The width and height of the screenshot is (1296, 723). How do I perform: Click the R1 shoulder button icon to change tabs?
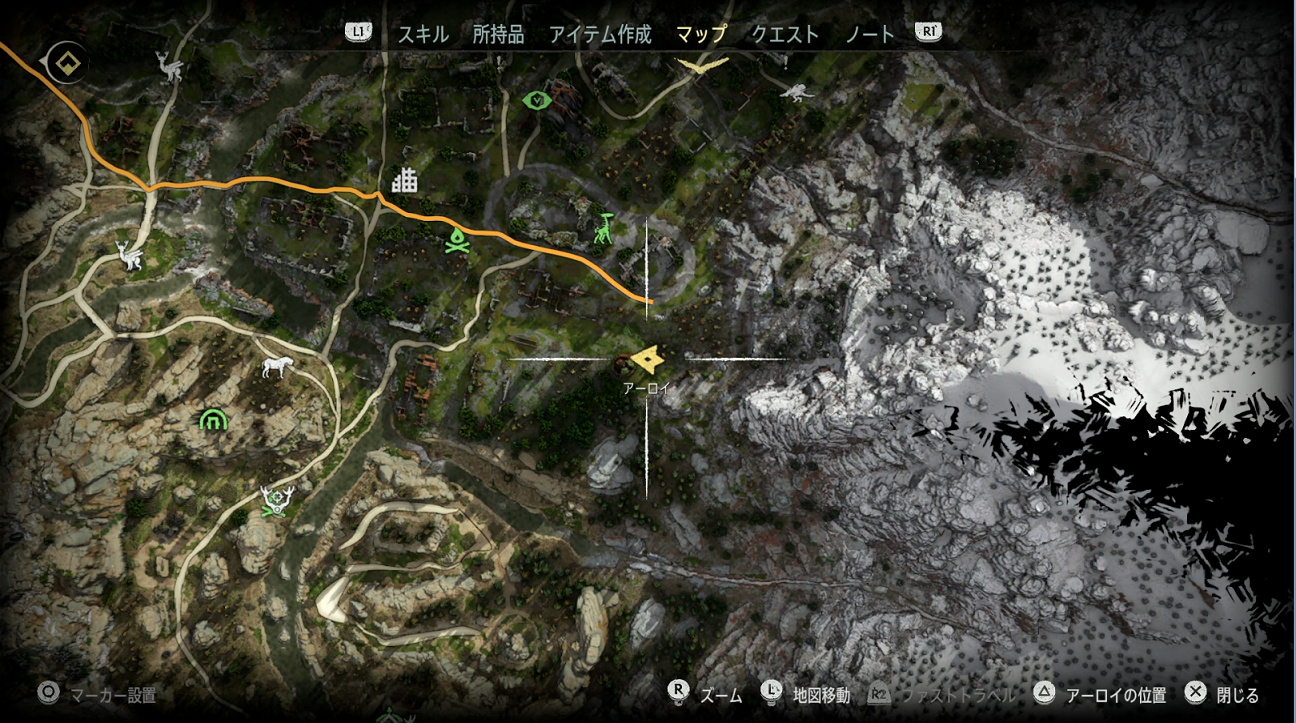point(927,32)
